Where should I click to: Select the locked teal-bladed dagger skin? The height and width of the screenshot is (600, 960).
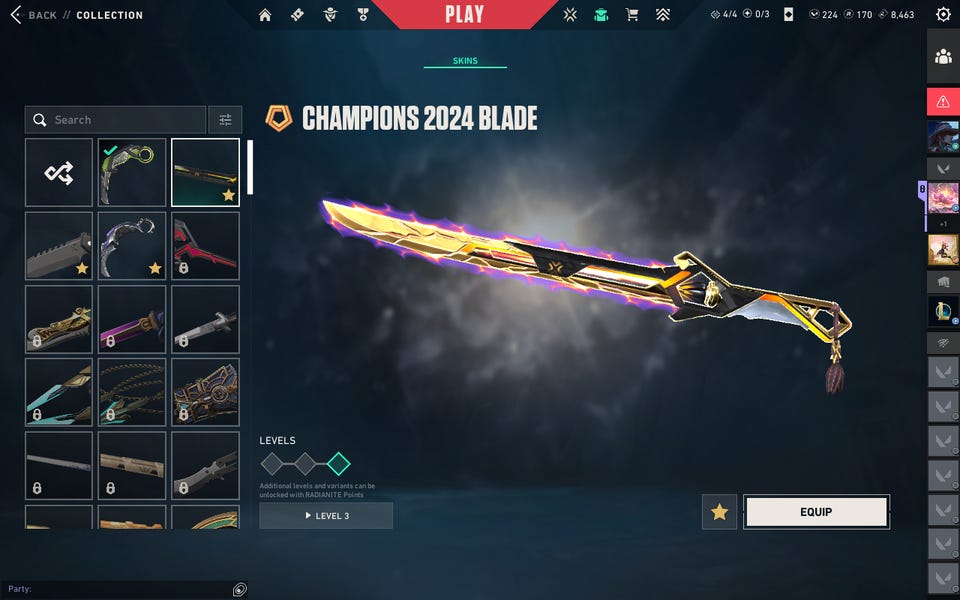(59, 392)
